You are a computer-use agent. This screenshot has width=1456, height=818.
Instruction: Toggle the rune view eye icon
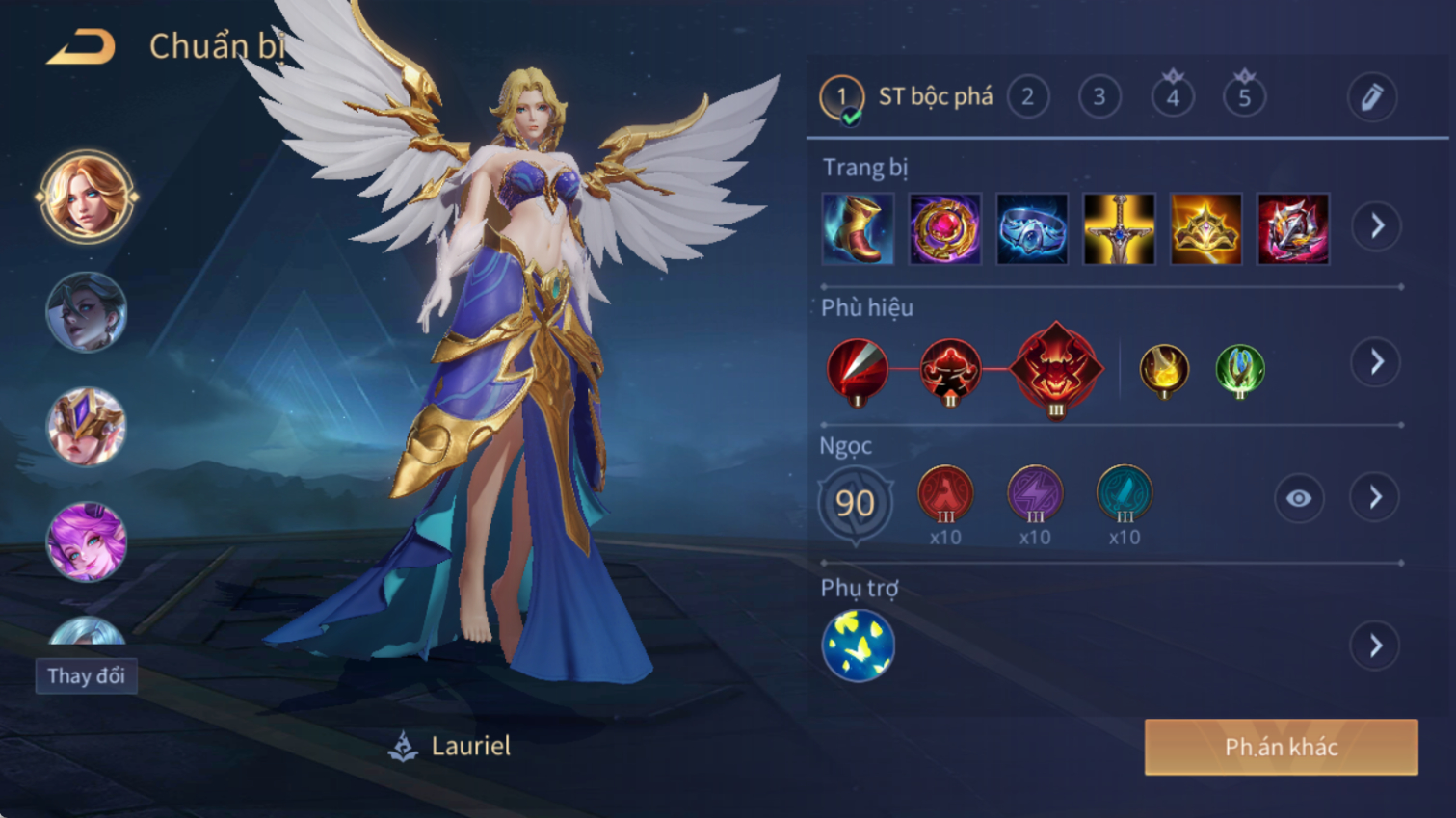point(1298,498)
